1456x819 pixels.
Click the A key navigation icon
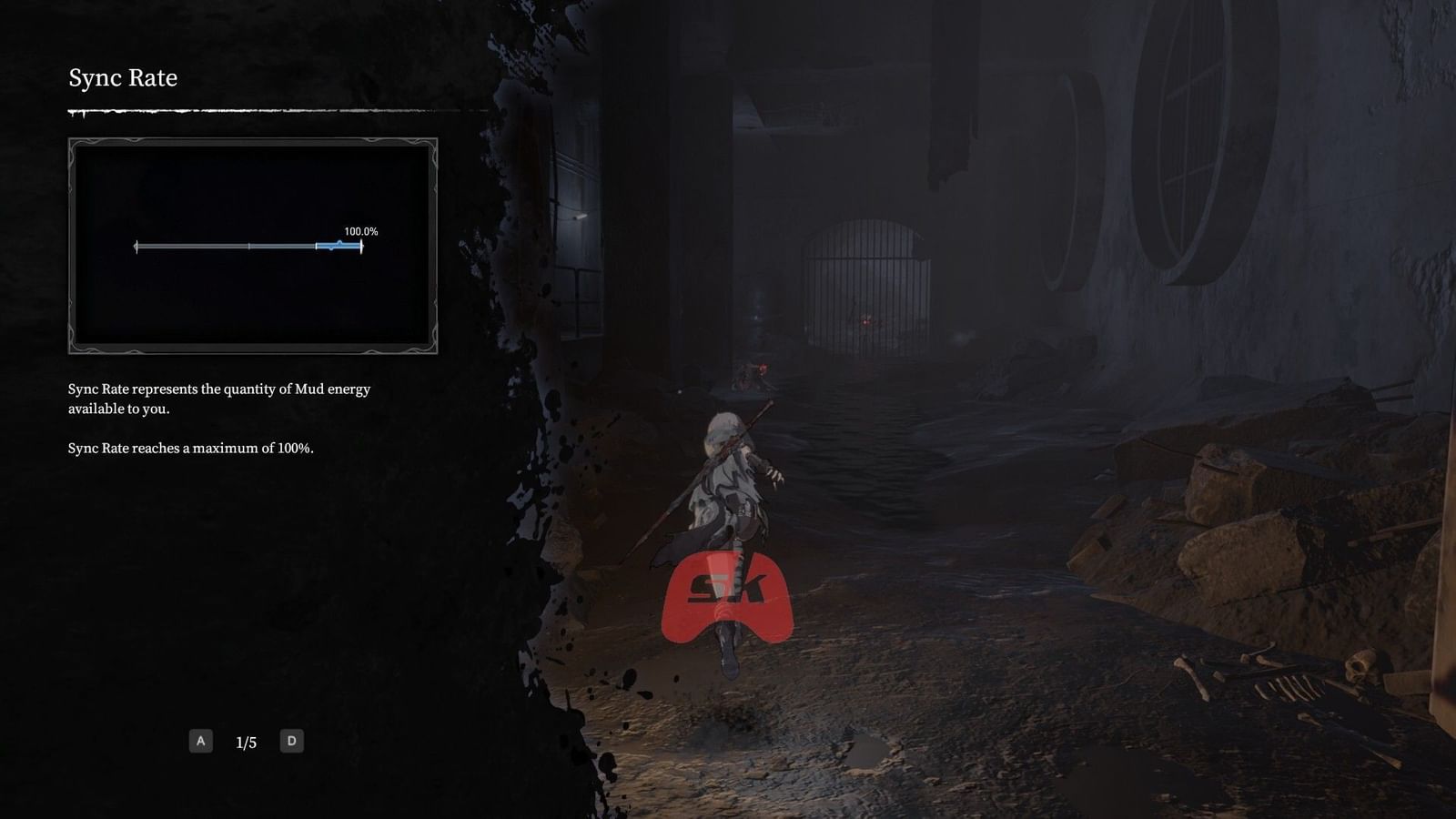coord(200,741)
